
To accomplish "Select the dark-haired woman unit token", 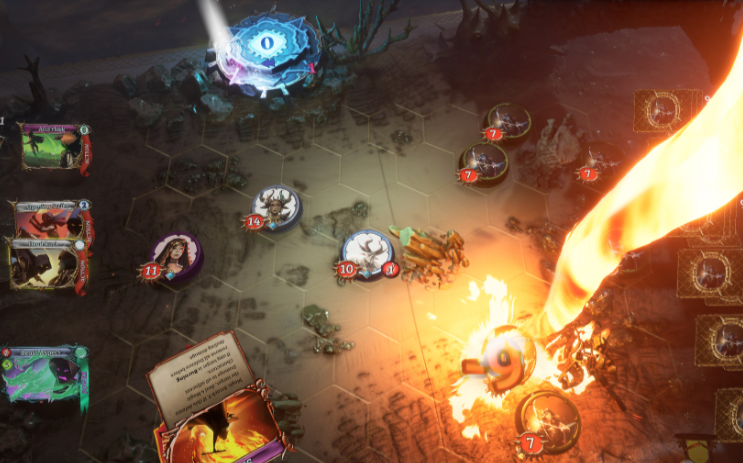I will [x=177, y=256].
